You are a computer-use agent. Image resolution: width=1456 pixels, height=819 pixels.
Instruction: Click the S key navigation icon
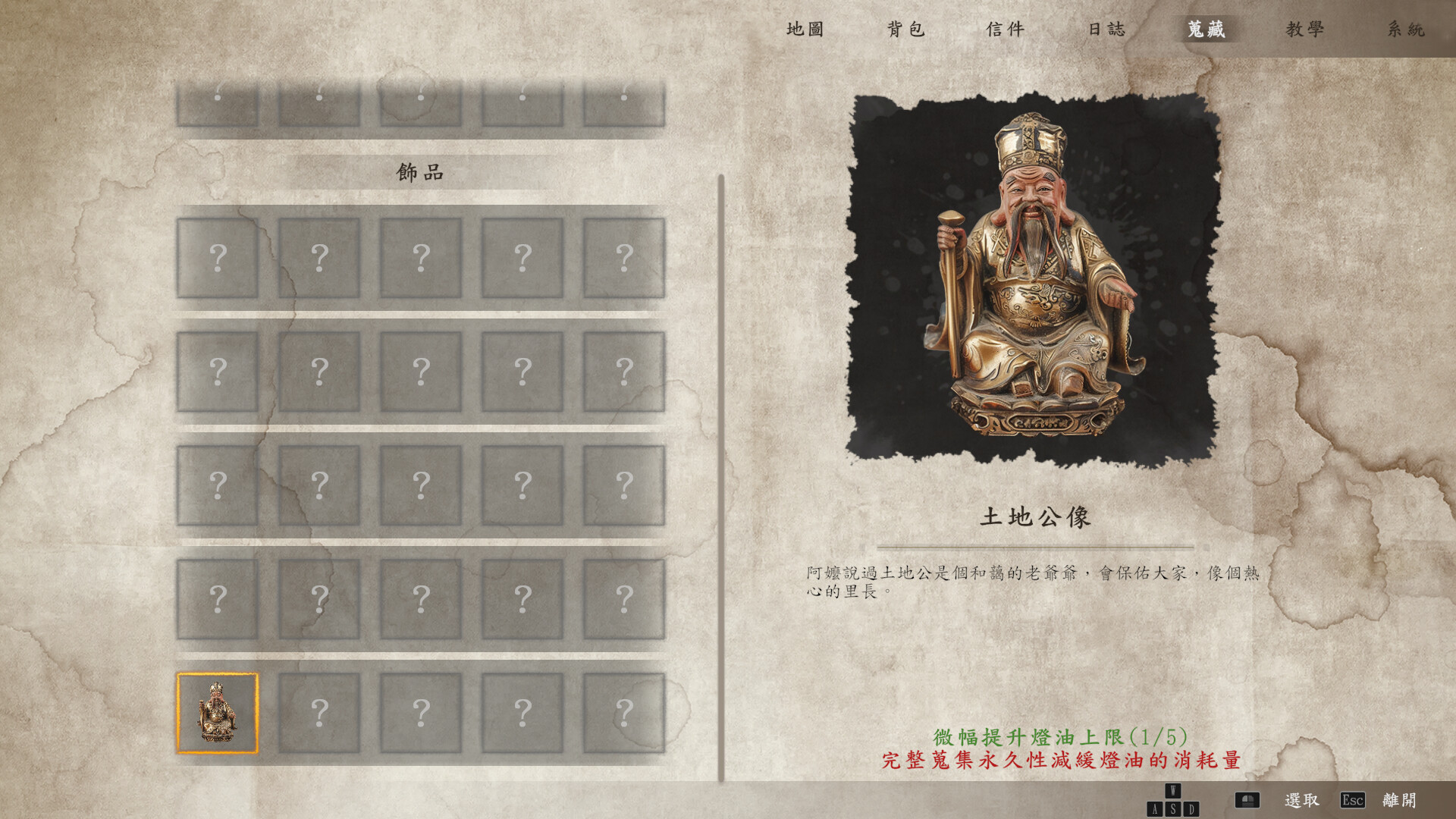pos(1174,808)
